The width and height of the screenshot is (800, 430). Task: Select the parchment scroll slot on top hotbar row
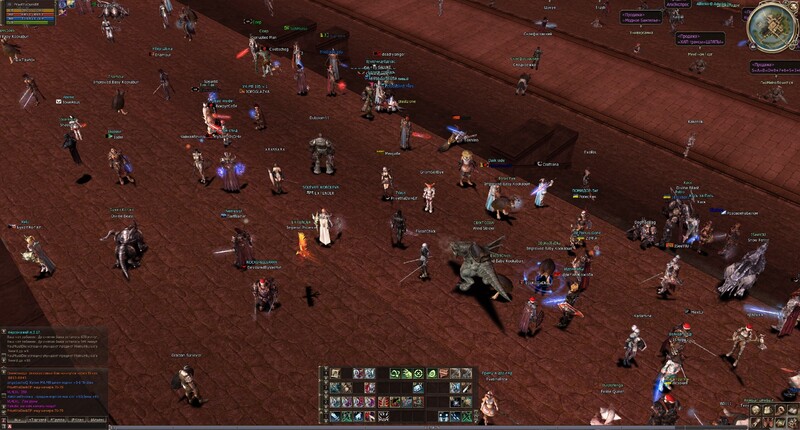click(x=335, y=374)
